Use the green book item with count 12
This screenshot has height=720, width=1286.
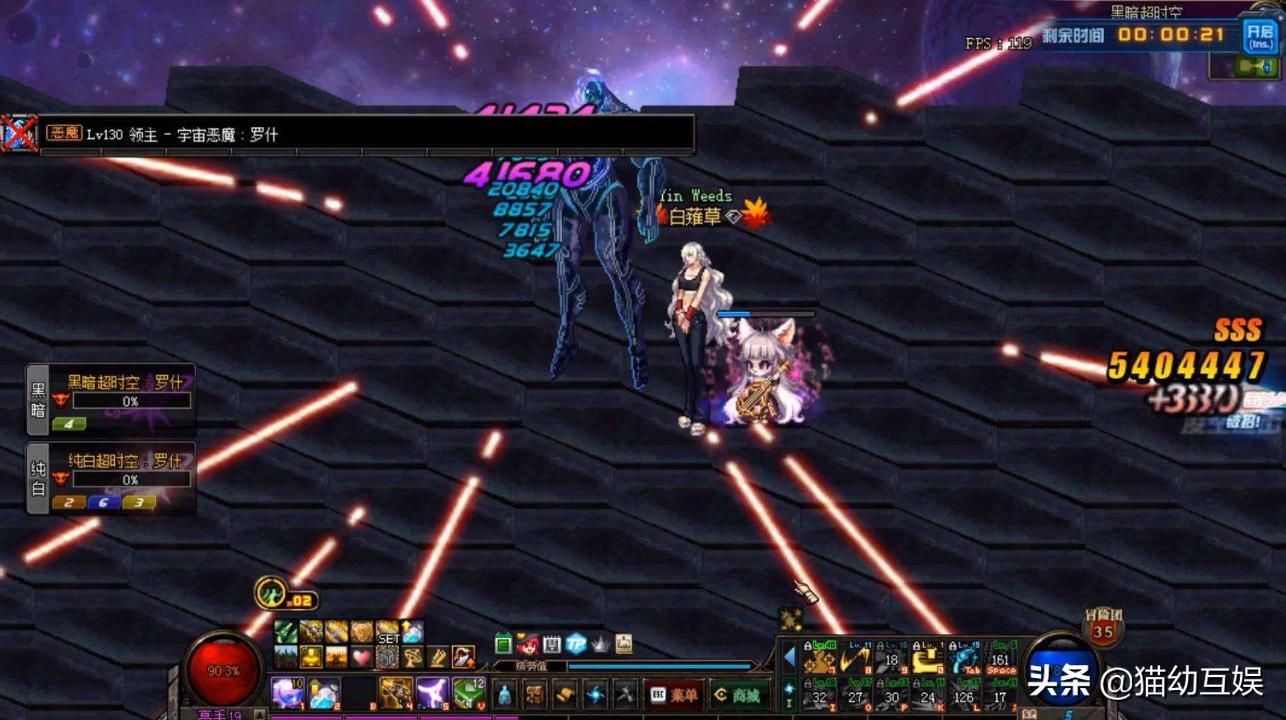point(468,693)
